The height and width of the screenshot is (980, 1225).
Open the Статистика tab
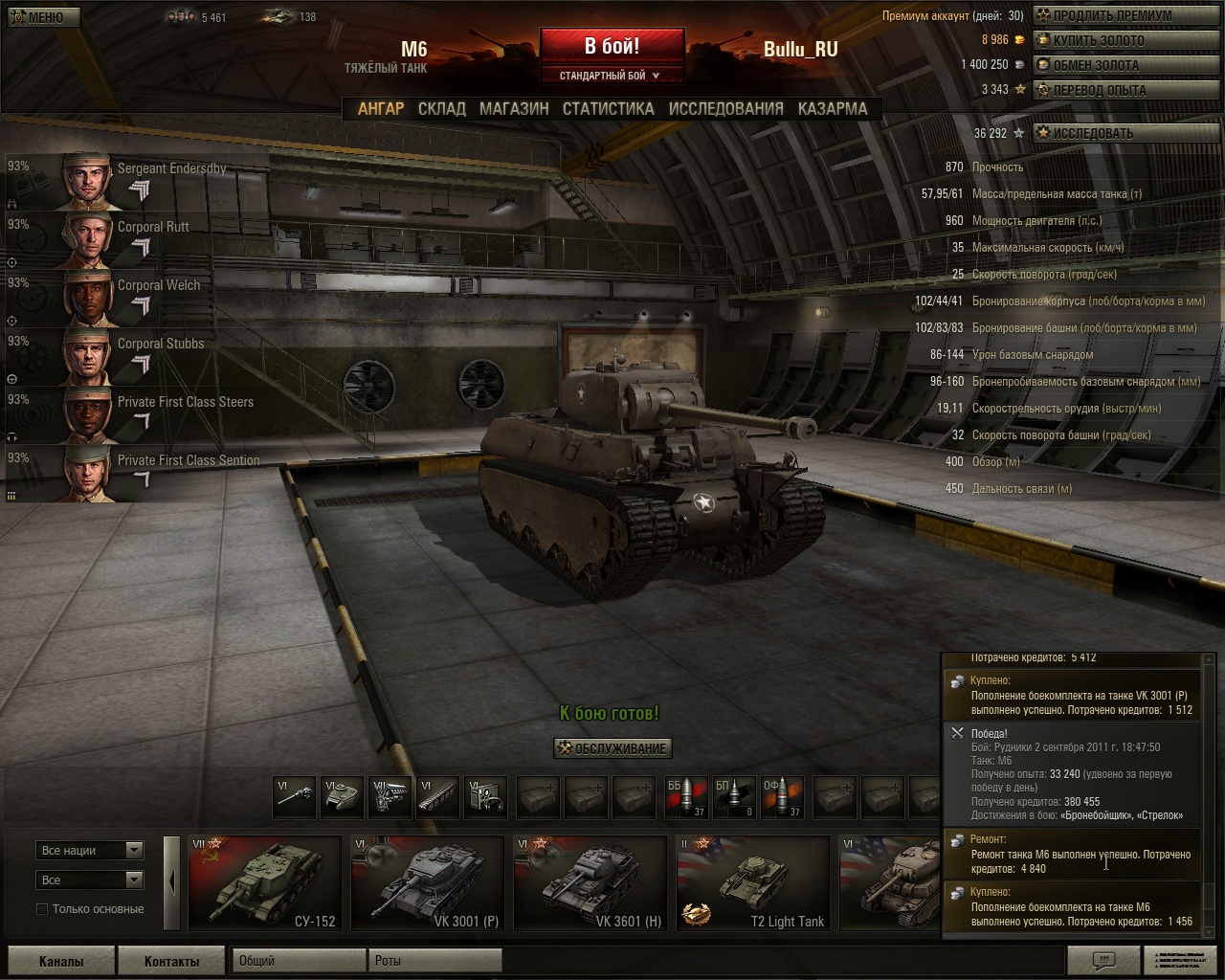pos(608,109)
